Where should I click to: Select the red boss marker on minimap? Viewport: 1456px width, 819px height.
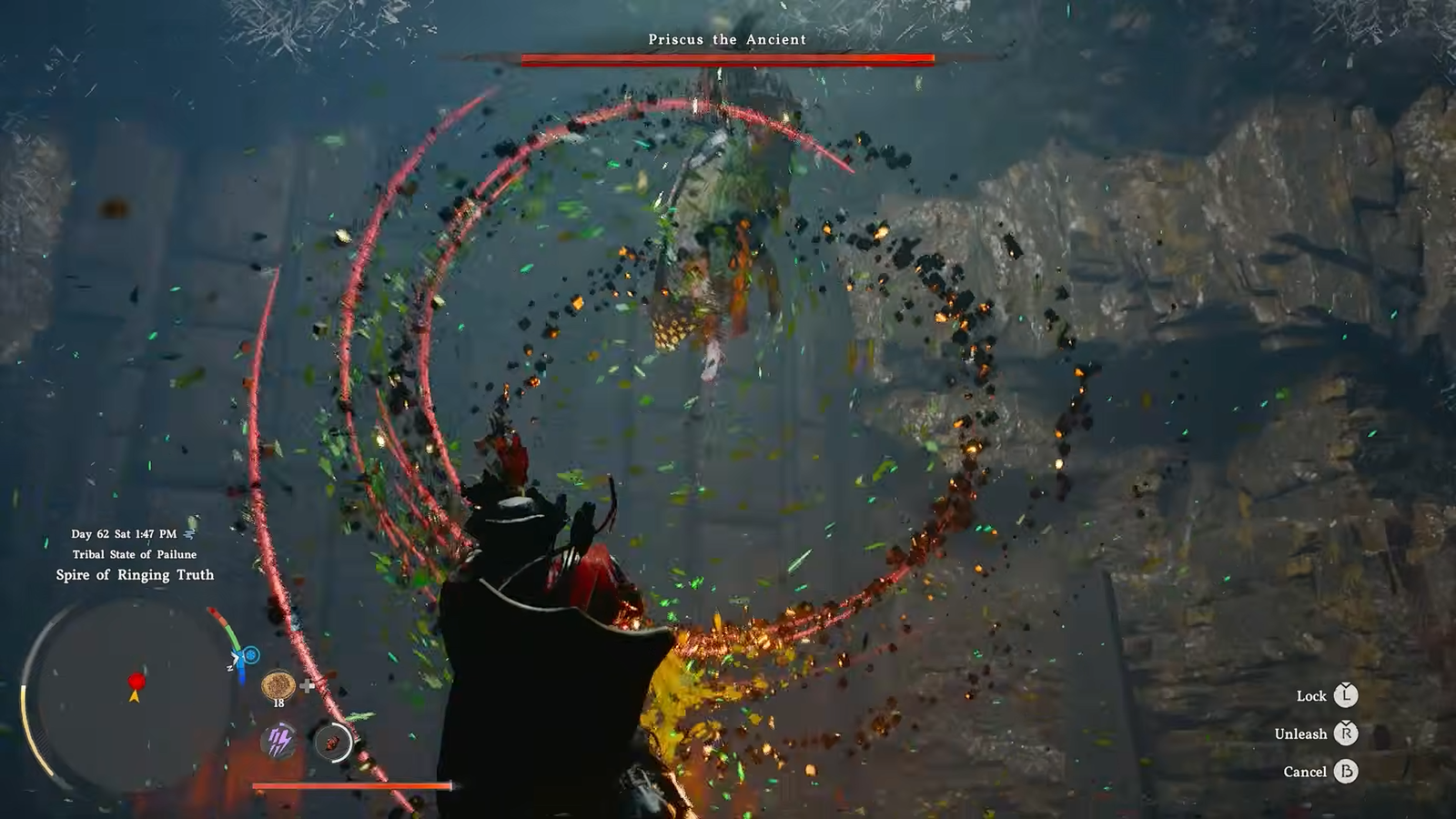[136, 681]
